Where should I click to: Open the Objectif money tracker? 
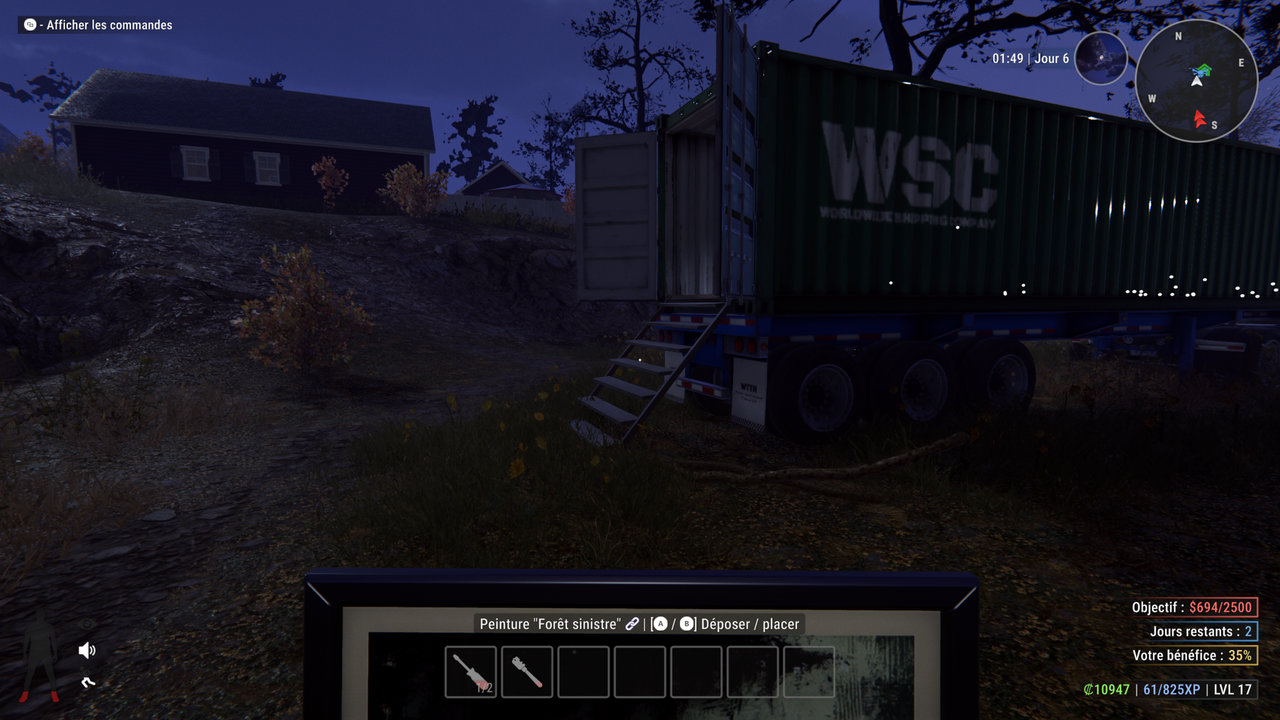(1194, 607)
